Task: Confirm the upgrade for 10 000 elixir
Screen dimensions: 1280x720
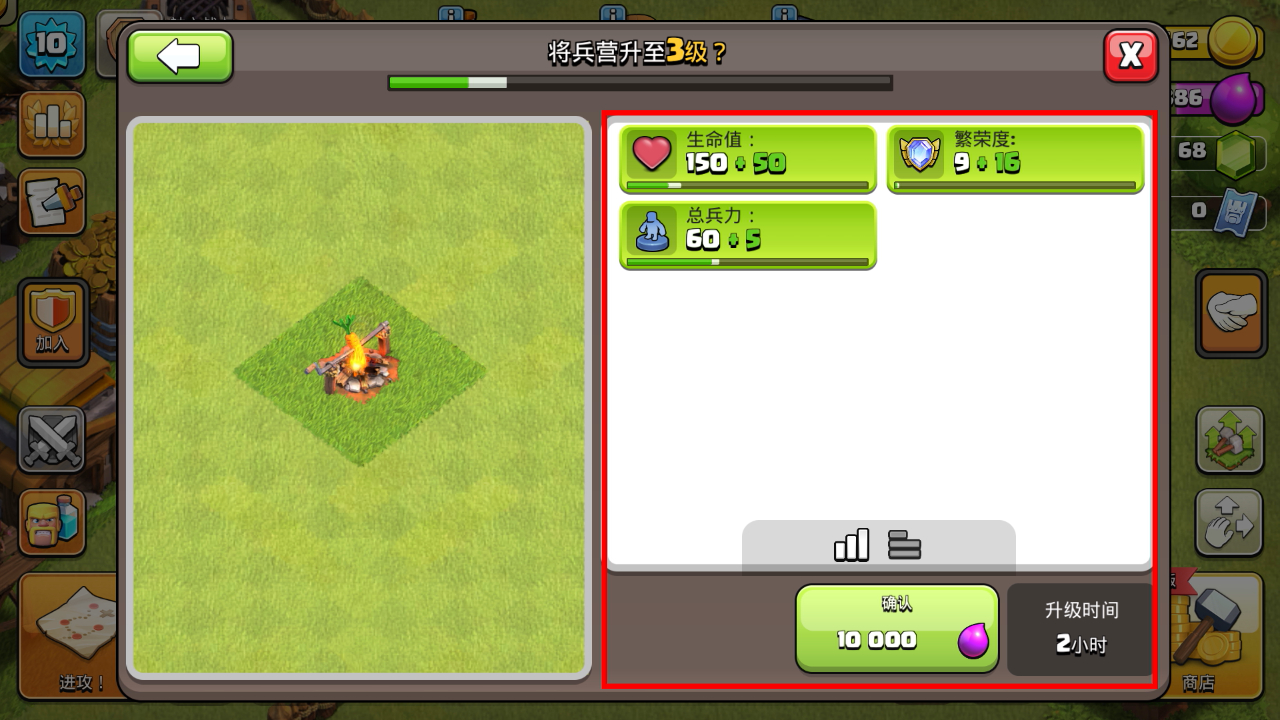Action: [897, 629]
